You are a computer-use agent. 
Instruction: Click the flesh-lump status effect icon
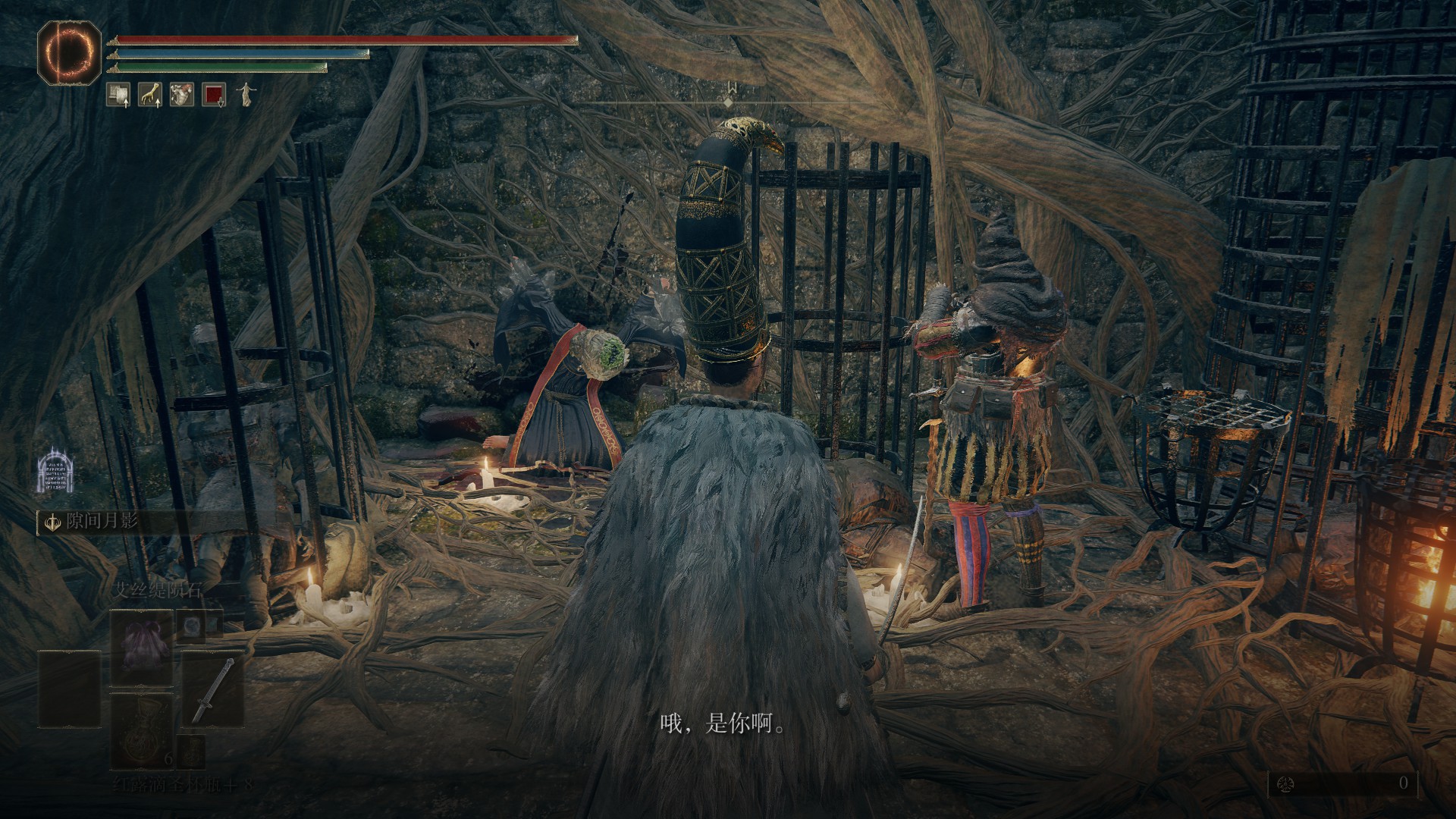[x=181, y=94]
